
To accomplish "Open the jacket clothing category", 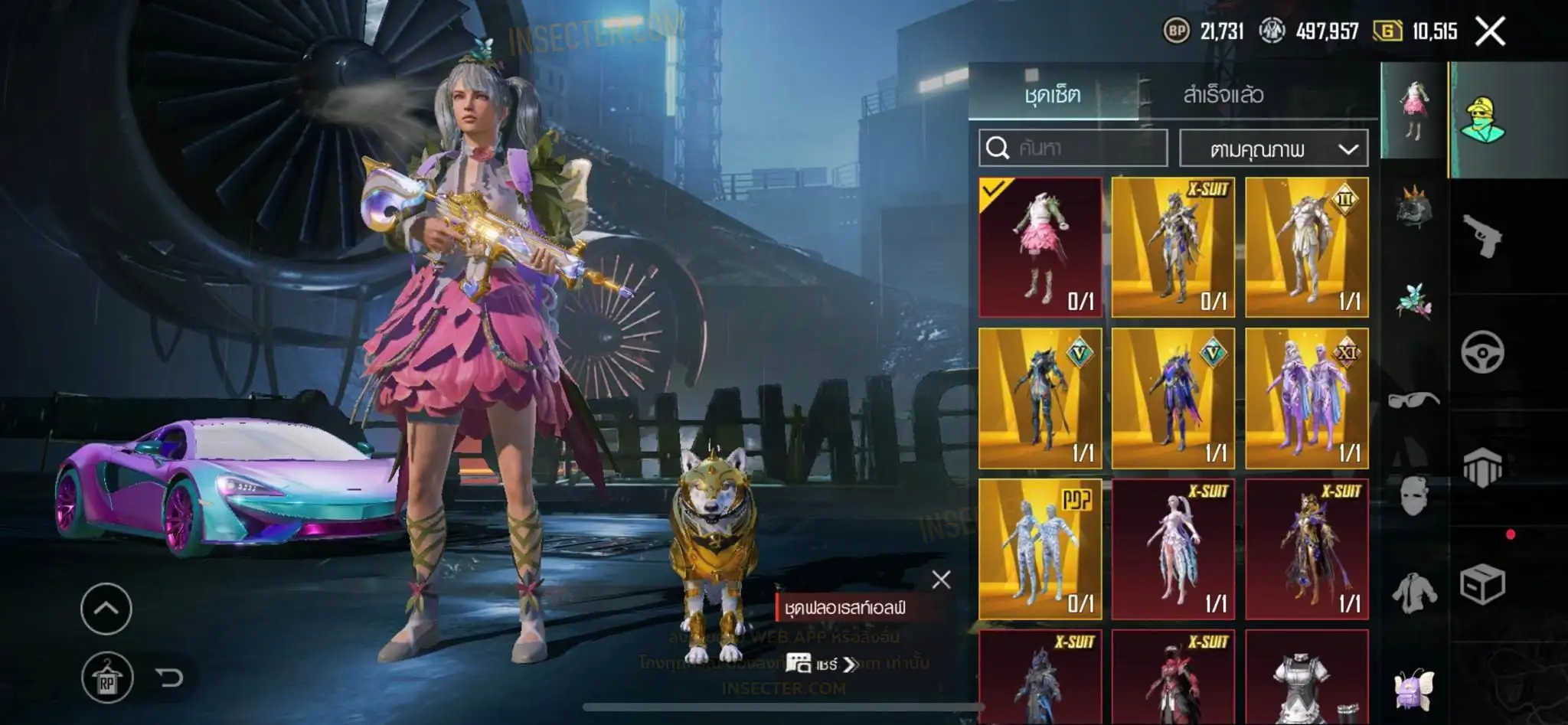I will point(1413,593).
